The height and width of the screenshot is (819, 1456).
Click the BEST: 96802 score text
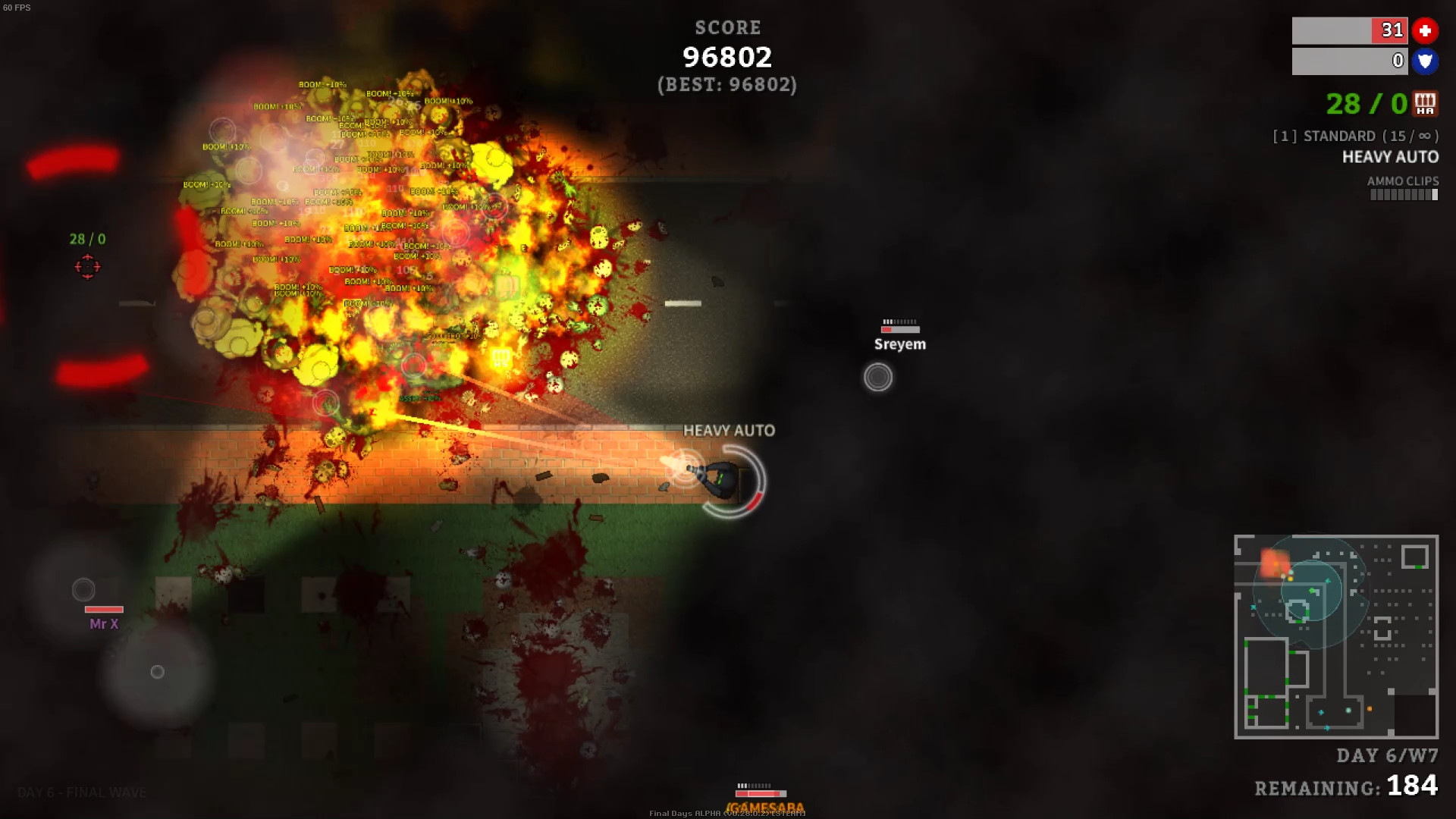[727, 85]
